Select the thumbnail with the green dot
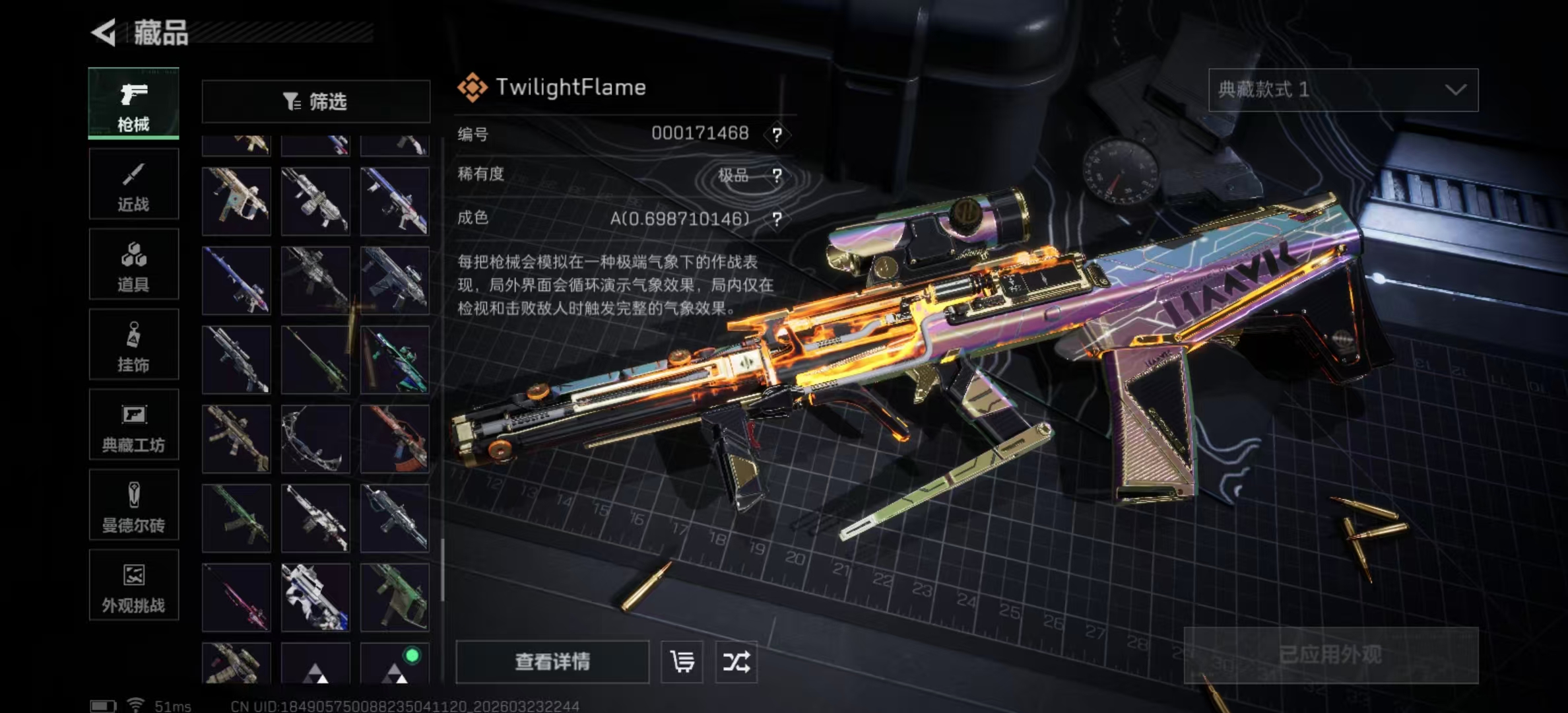Screen dimensions: 1568x713 pyautogui.click(x=395, y=663)
